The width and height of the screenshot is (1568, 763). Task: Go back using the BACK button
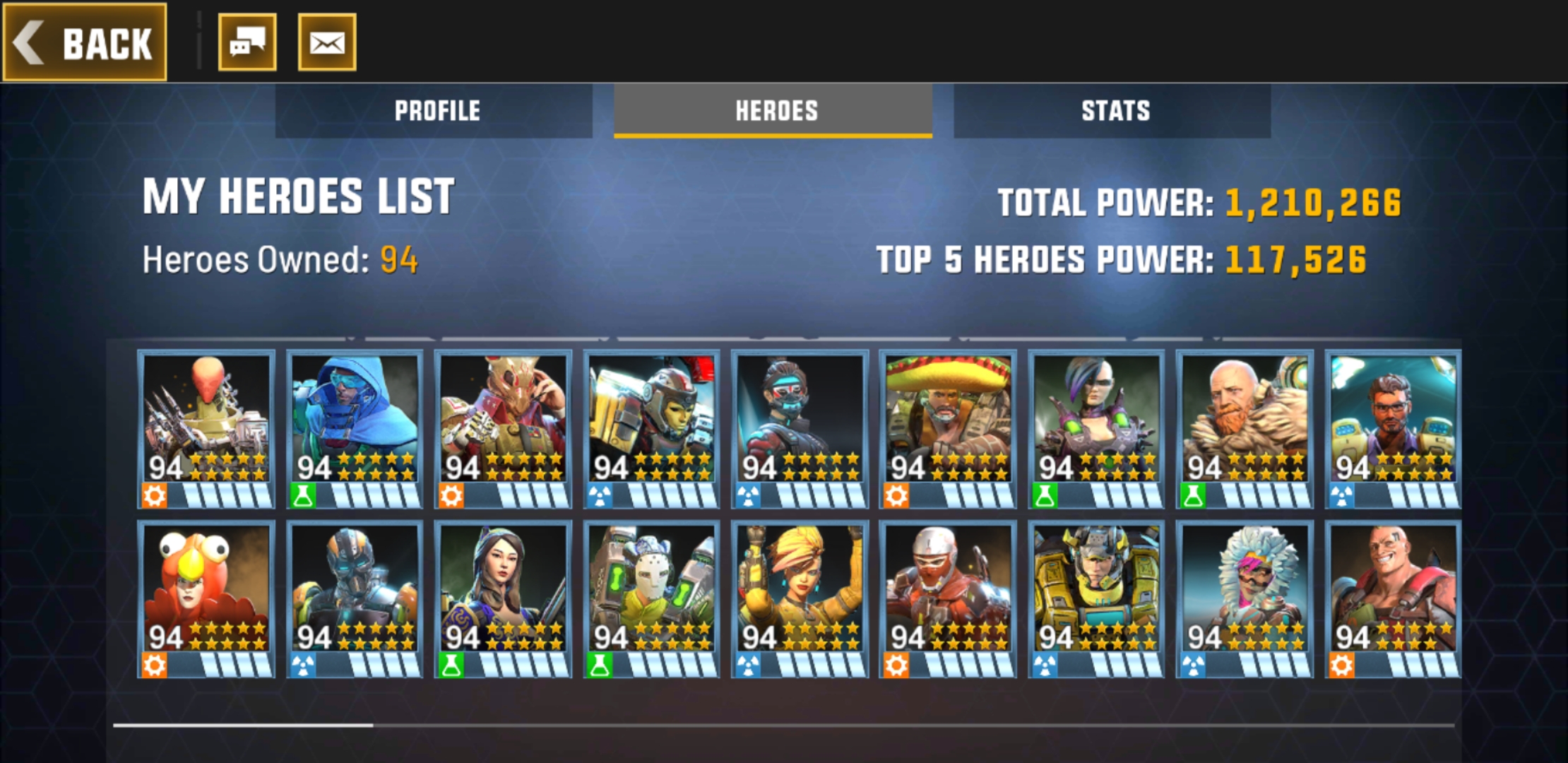(x=85, y=42)
